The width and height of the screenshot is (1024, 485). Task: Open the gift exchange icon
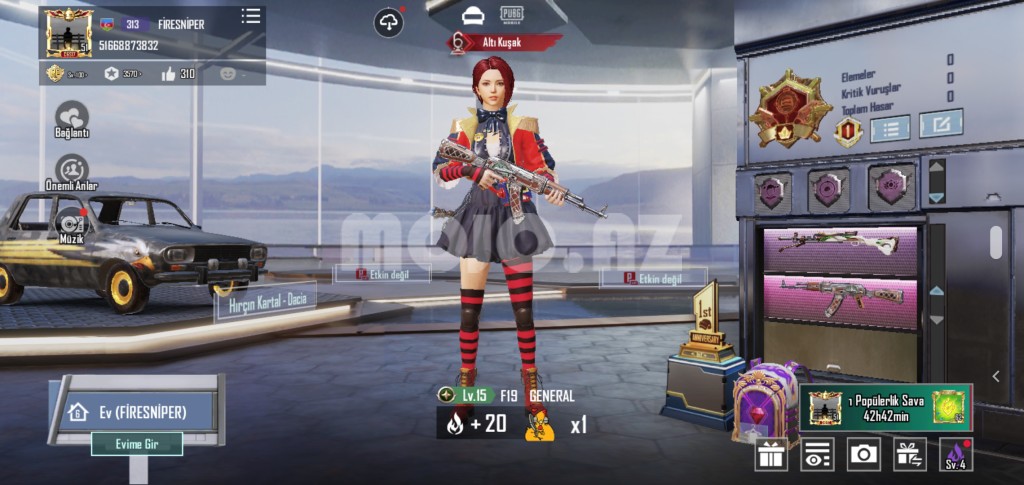909,454
